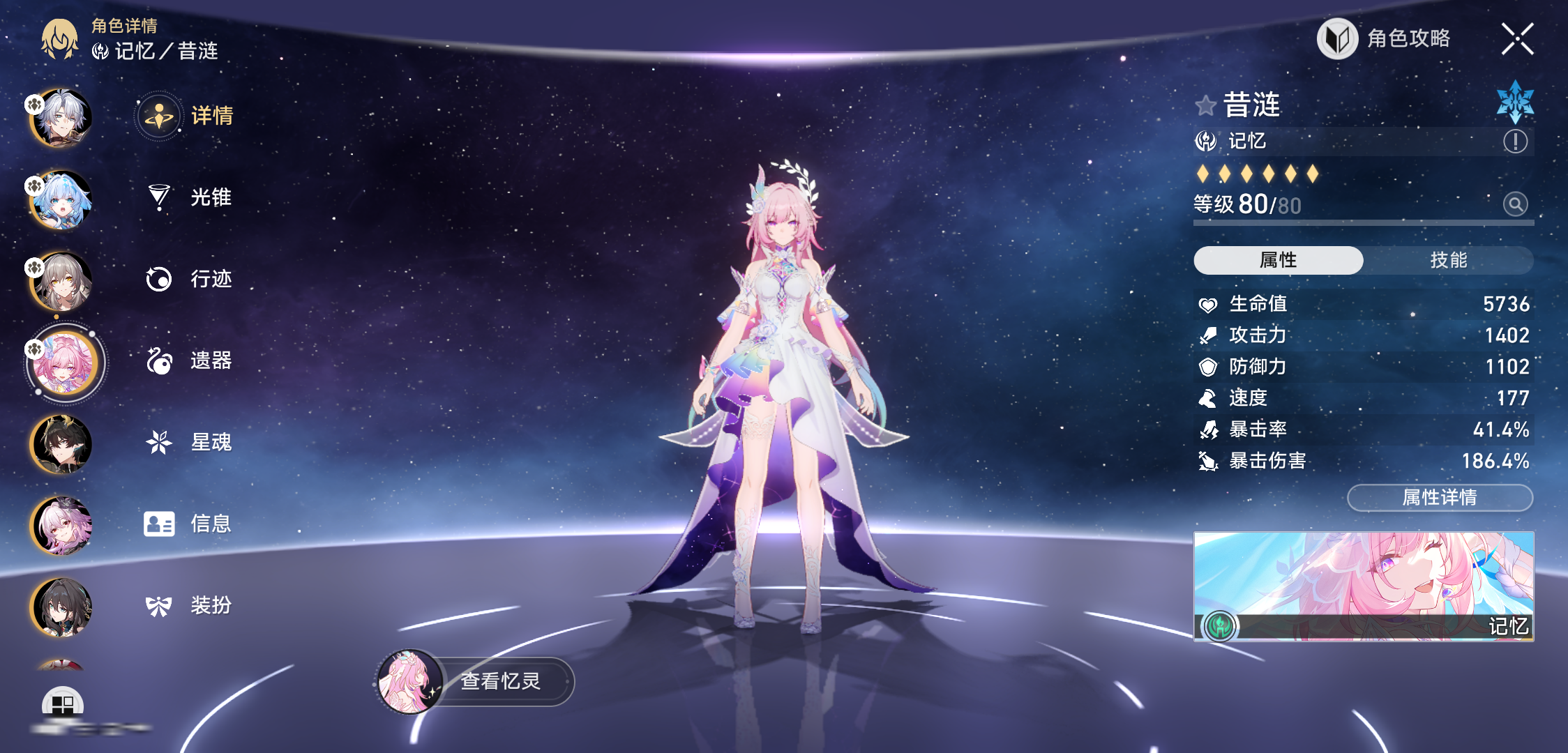Open the 角色攻略 character guide

[1384, 39]
